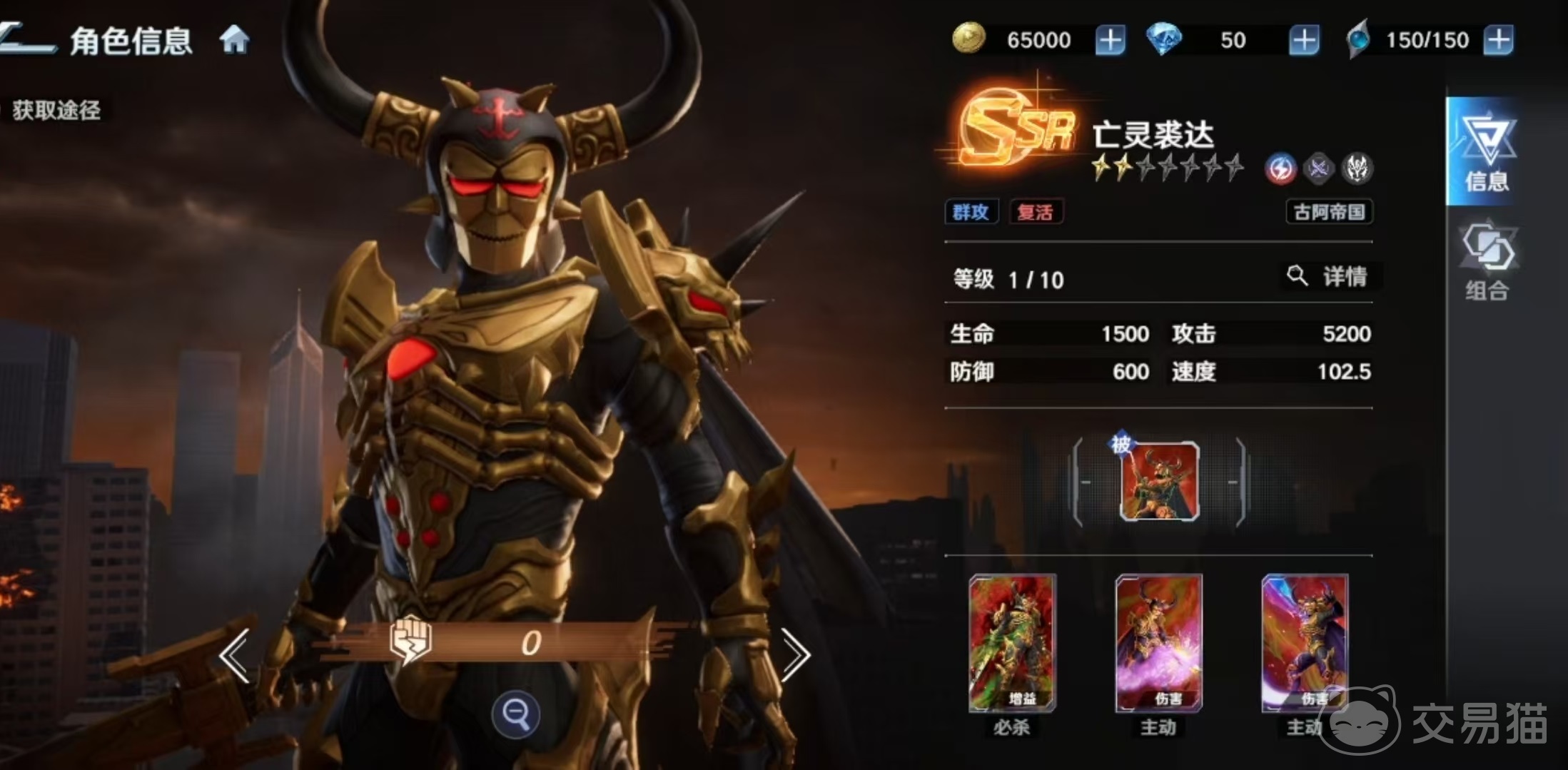This screenshot has width=1568, height=770.
Task: Select the 群攻 tag
Action: (971, 212)
